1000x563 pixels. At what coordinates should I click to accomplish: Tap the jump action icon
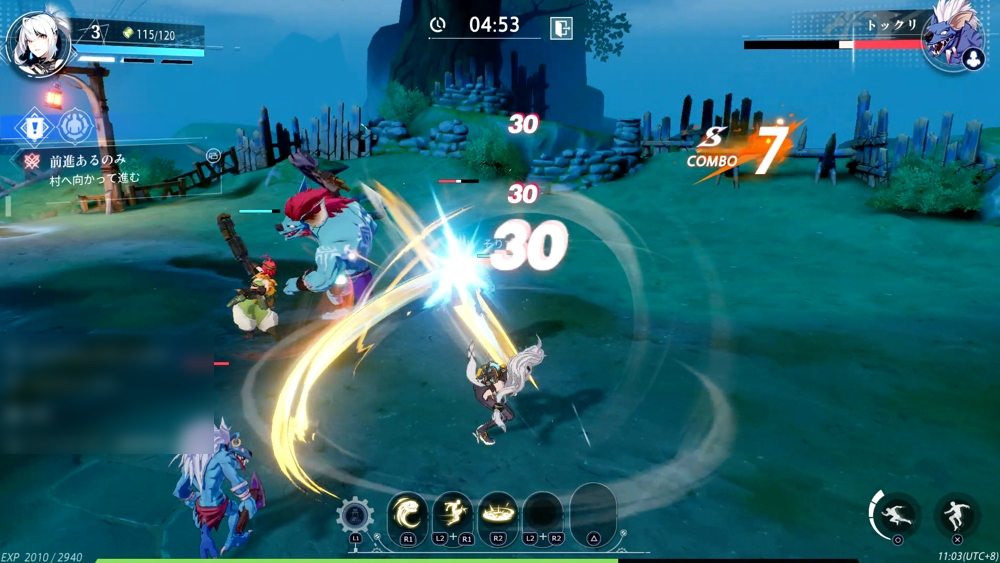pos(957,515)
